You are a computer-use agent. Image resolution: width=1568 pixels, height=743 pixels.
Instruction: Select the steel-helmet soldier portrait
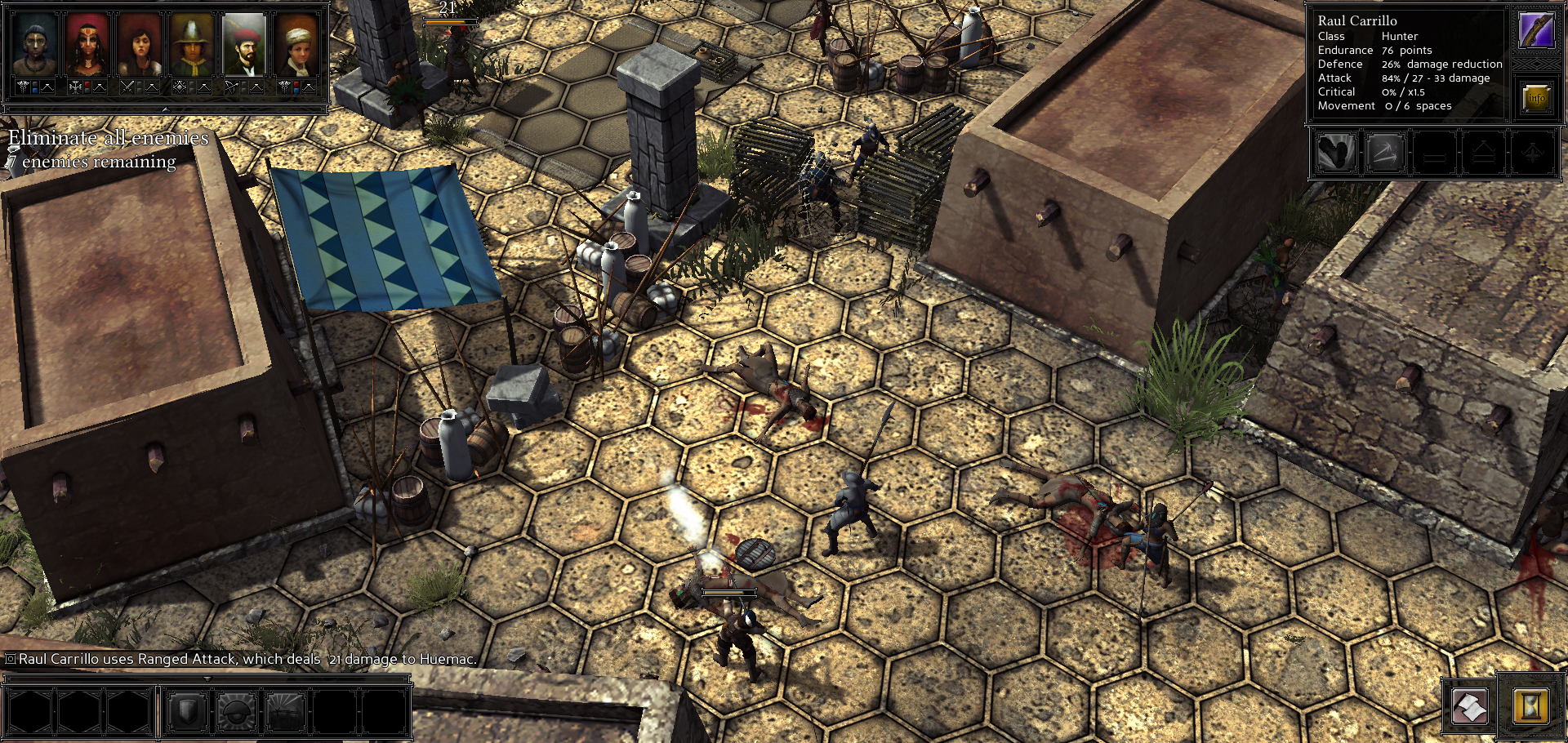(192, 45)
